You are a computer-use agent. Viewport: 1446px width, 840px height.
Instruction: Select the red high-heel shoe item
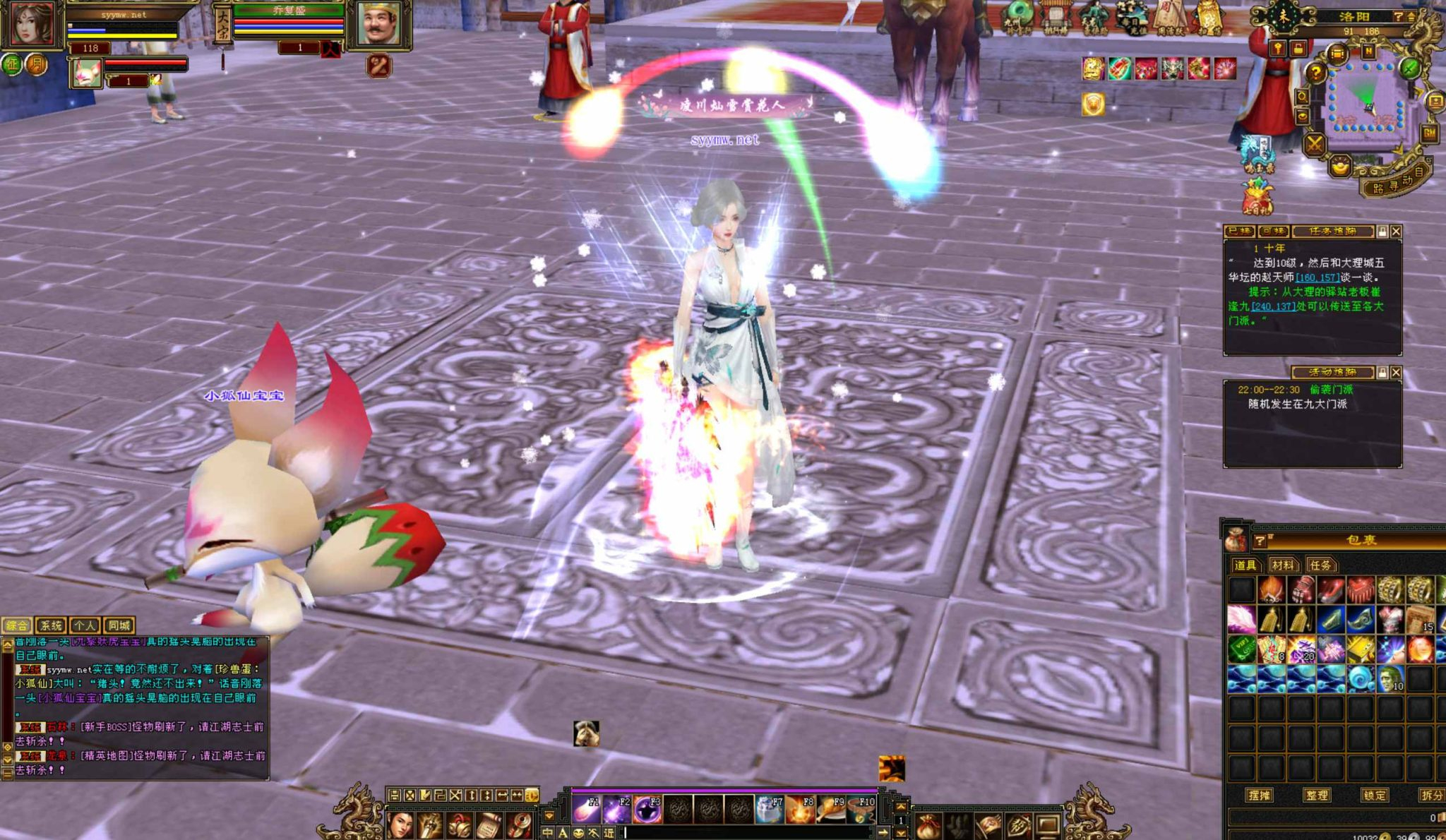pyautogui.click(x=1331, y=589)
